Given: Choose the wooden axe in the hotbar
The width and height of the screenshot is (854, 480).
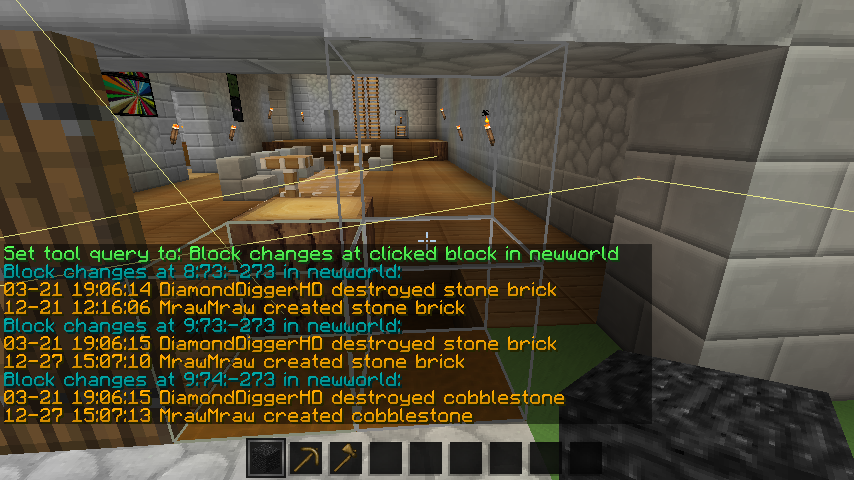Looking at the screenshot, I should coord(346,459).
